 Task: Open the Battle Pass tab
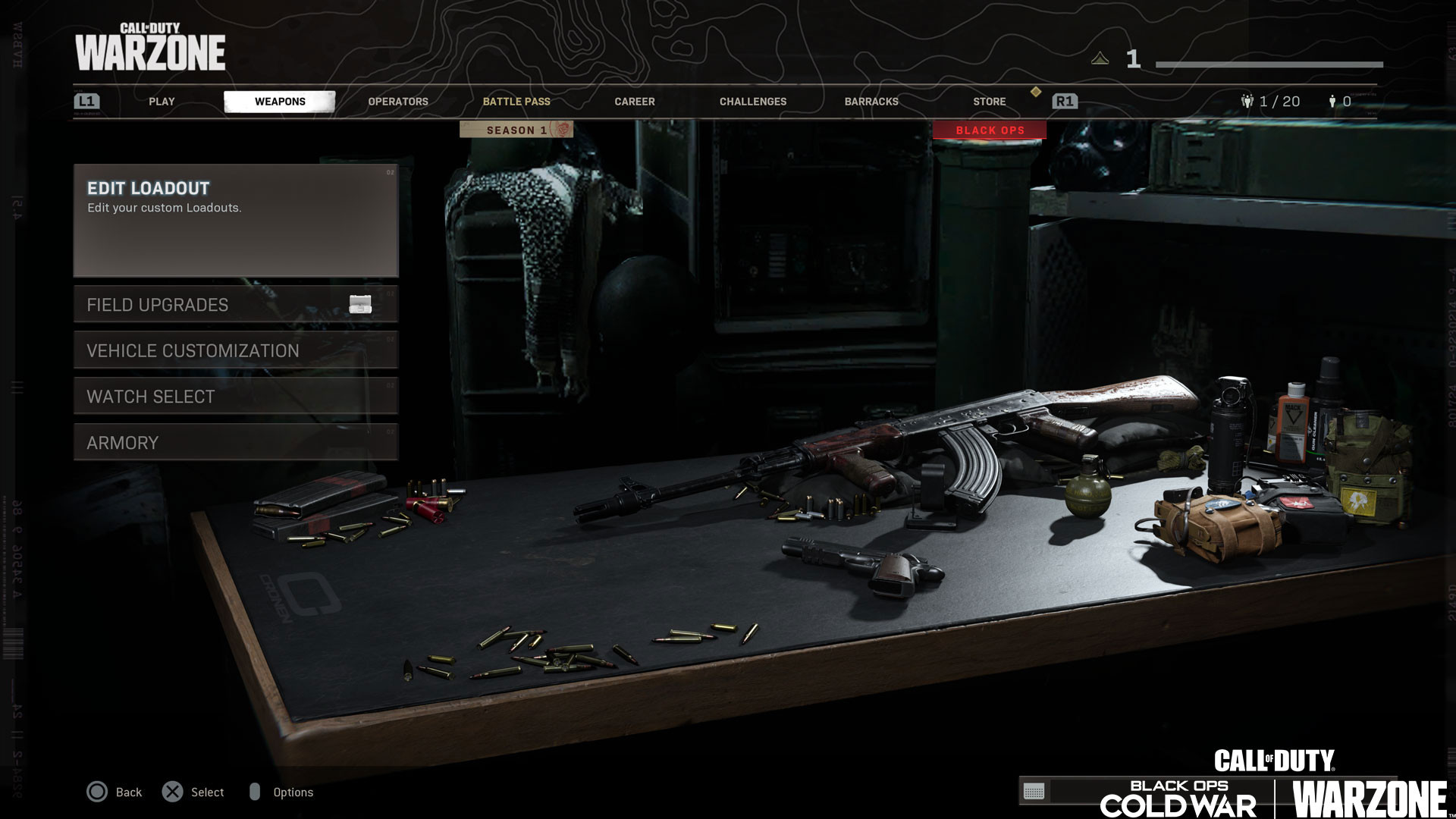[516, 102]
